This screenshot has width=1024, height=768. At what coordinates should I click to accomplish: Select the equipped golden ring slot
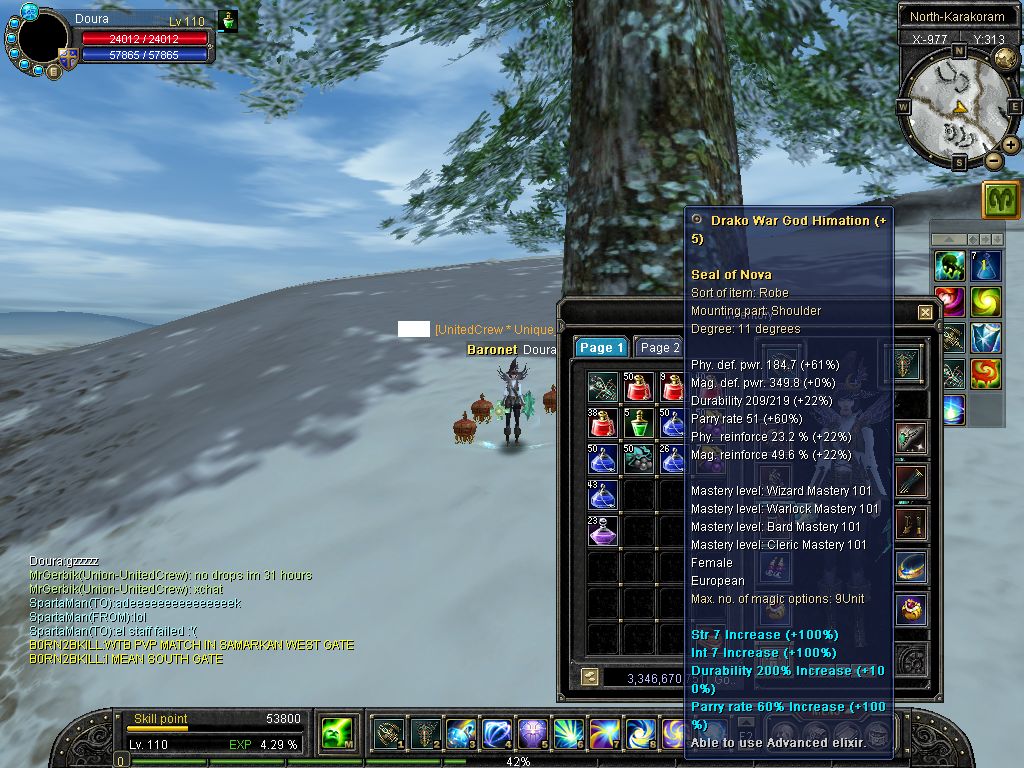tap(910, 609)
